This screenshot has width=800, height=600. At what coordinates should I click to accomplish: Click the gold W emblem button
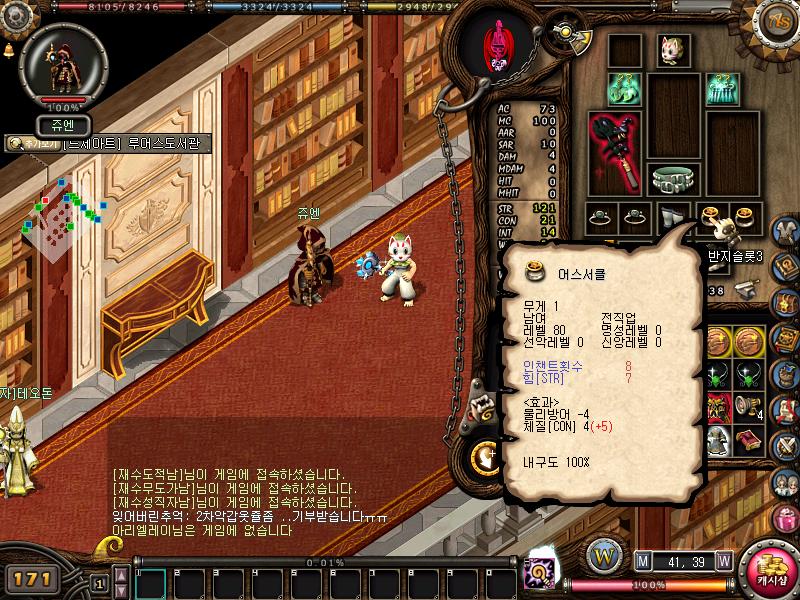click(602, 554)
